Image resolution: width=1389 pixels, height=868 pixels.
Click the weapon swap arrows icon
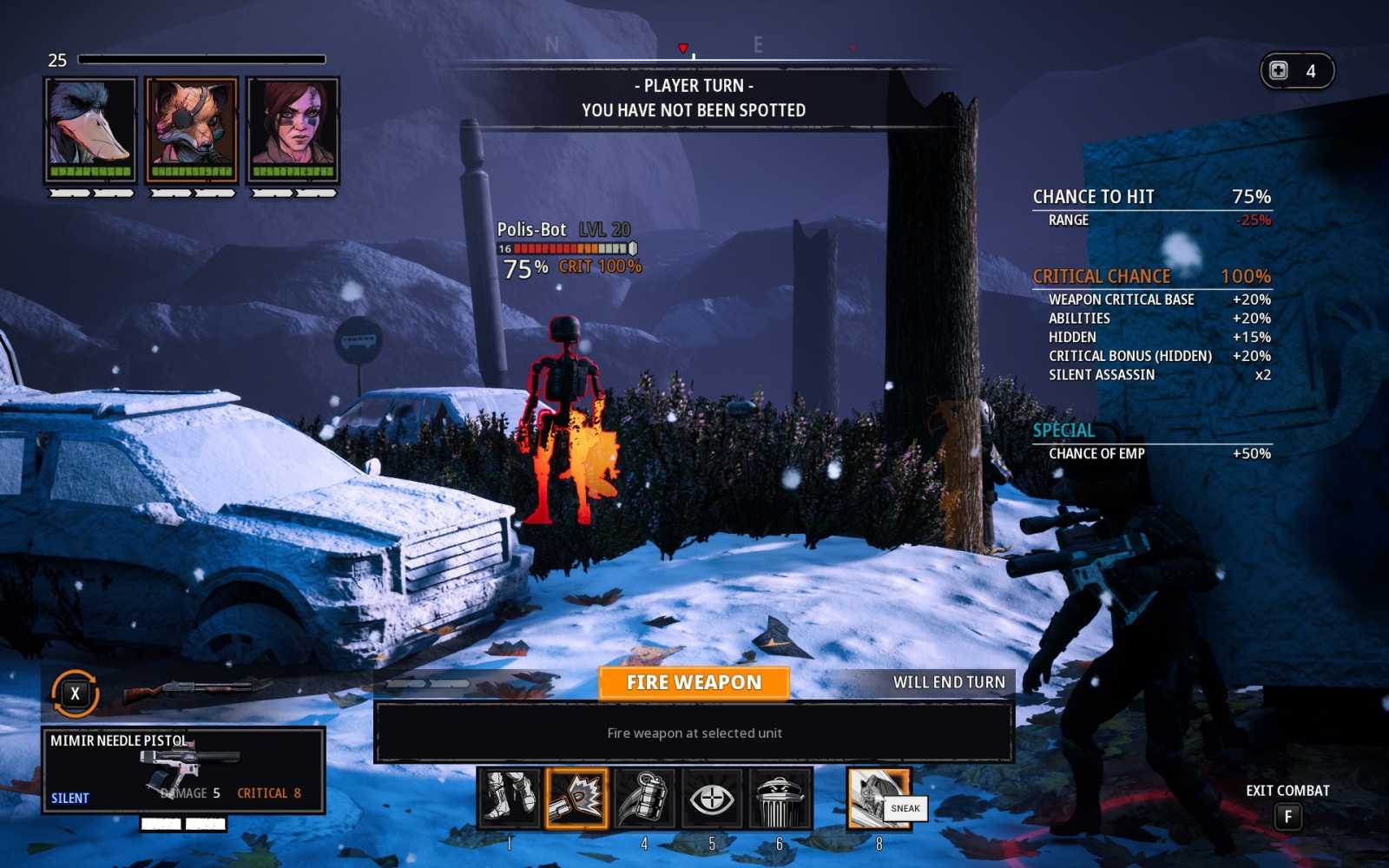[74, 693]
